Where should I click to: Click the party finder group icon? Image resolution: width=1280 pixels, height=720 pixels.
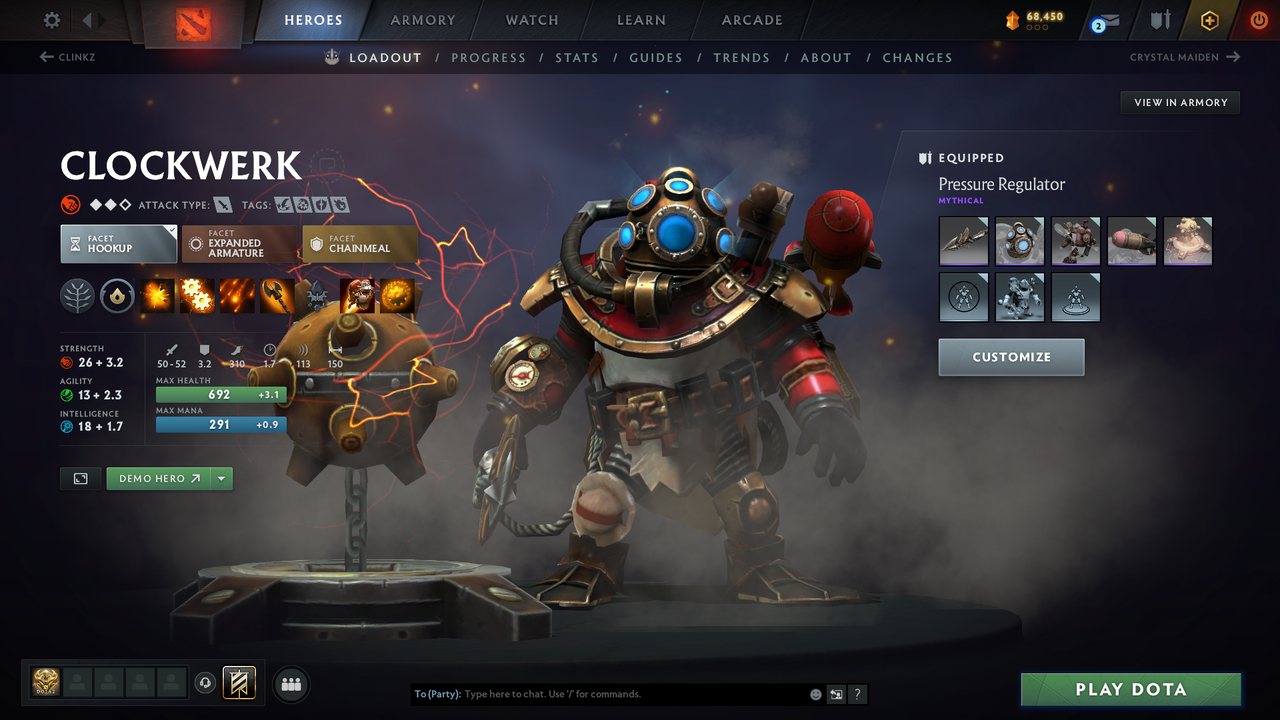[290, 683]
